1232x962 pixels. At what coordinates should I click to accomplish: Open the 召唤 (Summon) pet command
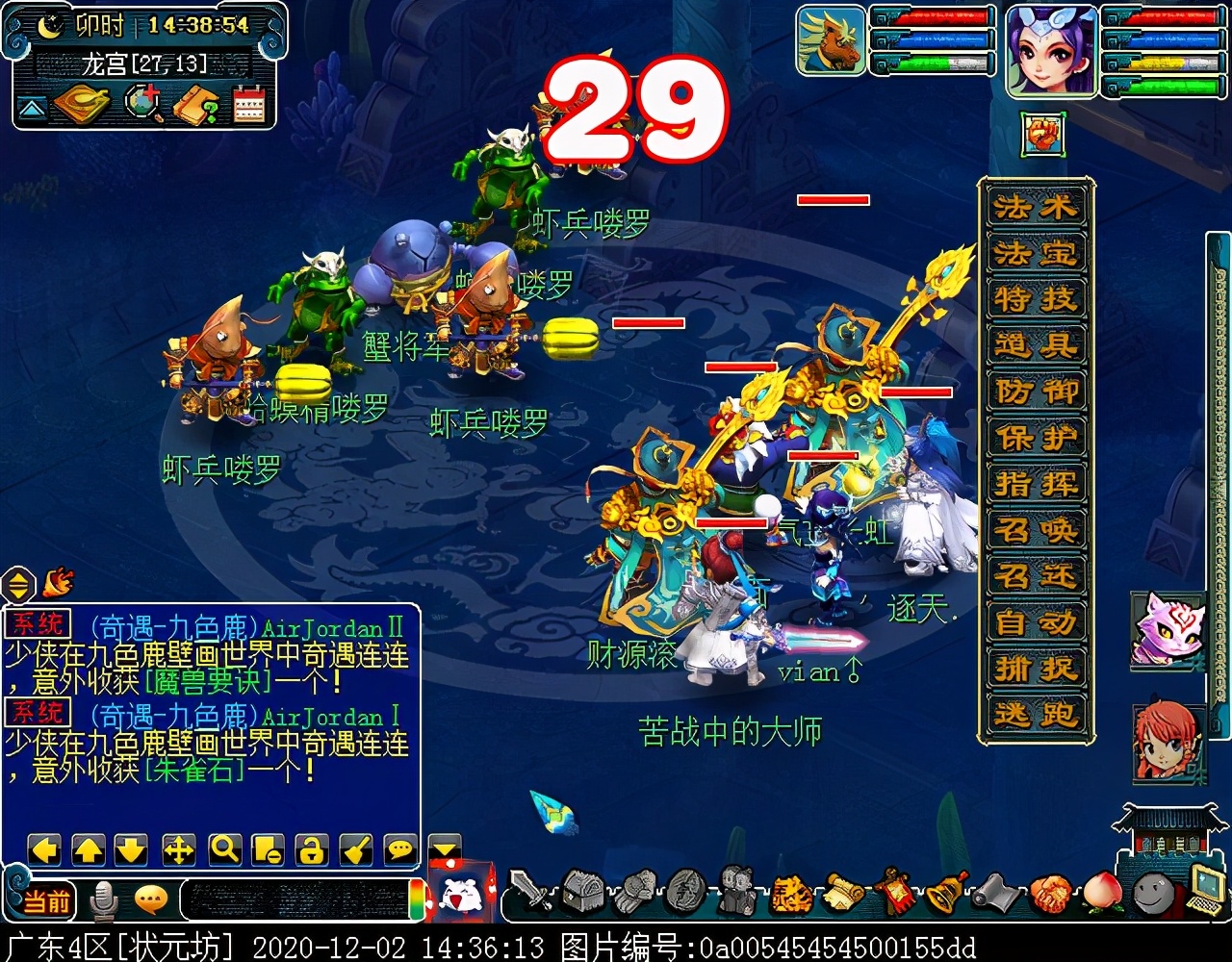point(1036,530)
